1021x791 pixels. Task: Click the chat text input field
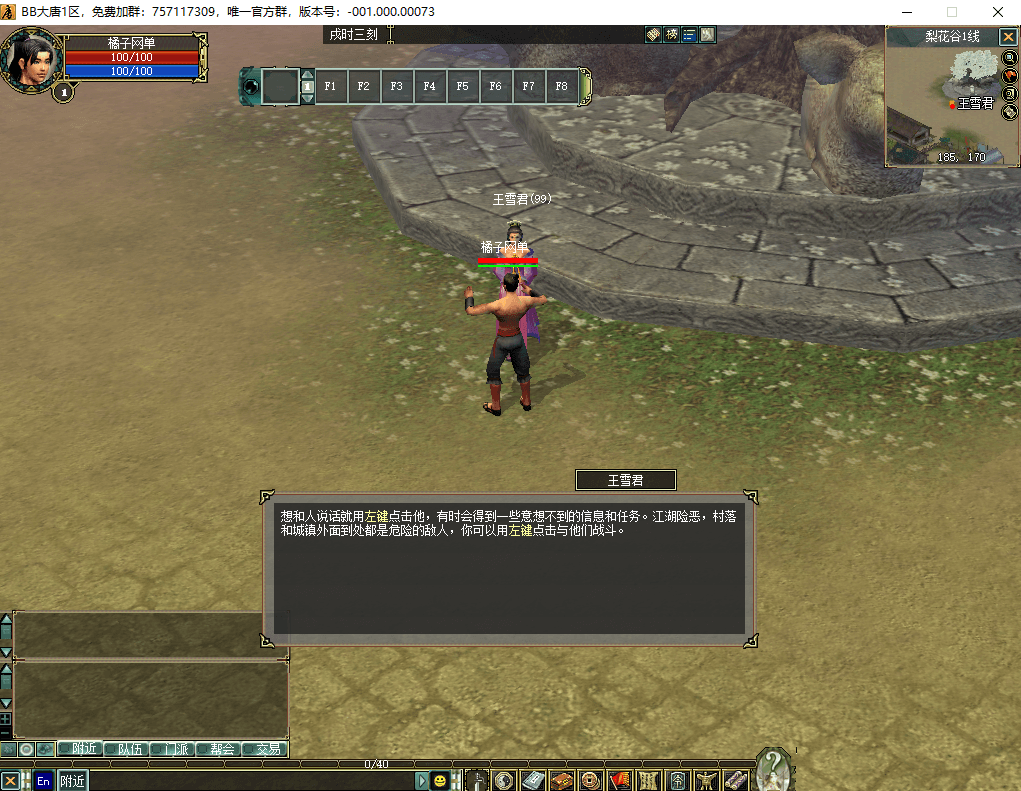point(250,781)
